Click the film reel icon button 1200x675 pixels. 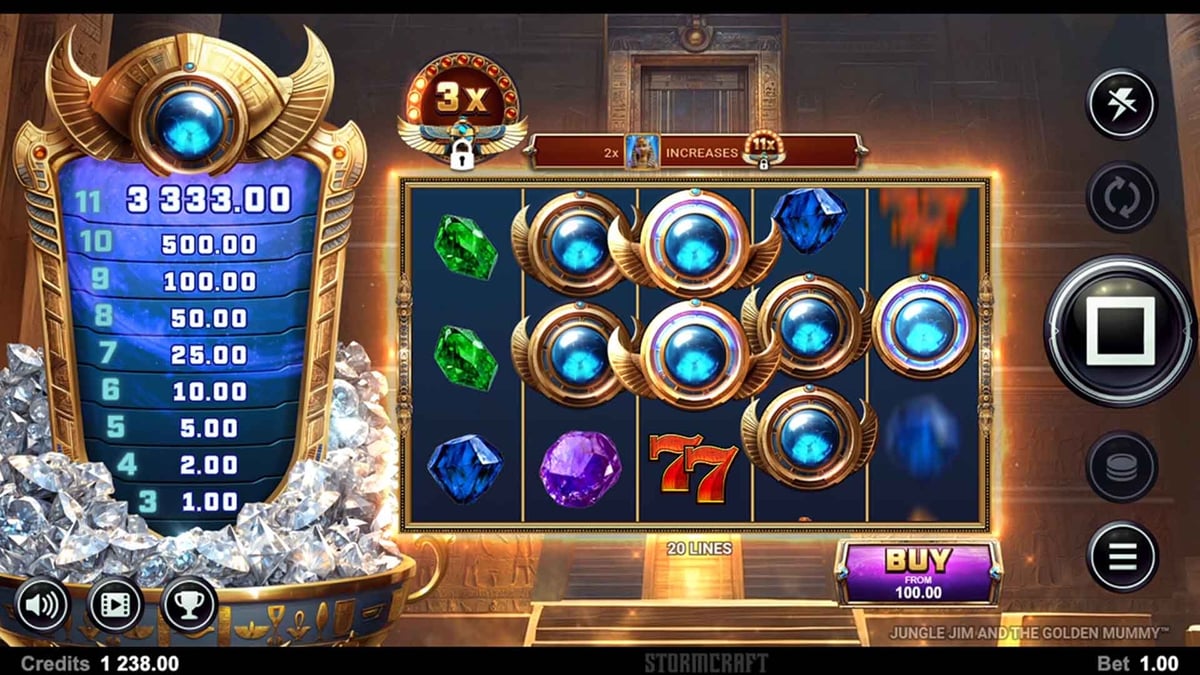[115, 605]
